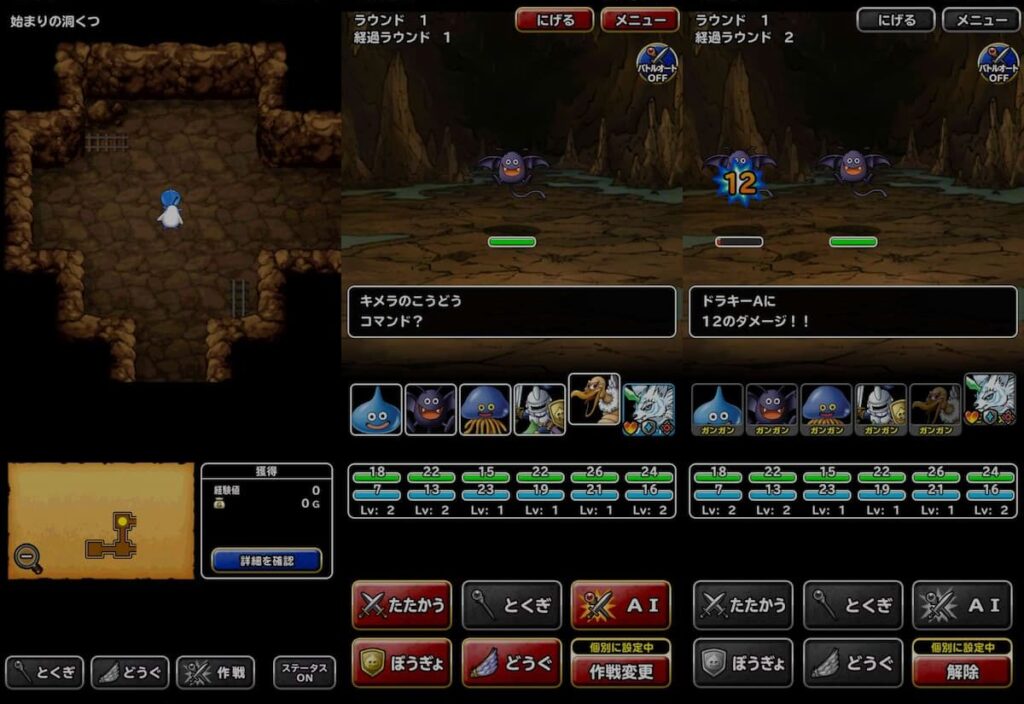Click the 詳細を確認 details button
Viewport: 1024px width, 704px height.
[266, 560]
